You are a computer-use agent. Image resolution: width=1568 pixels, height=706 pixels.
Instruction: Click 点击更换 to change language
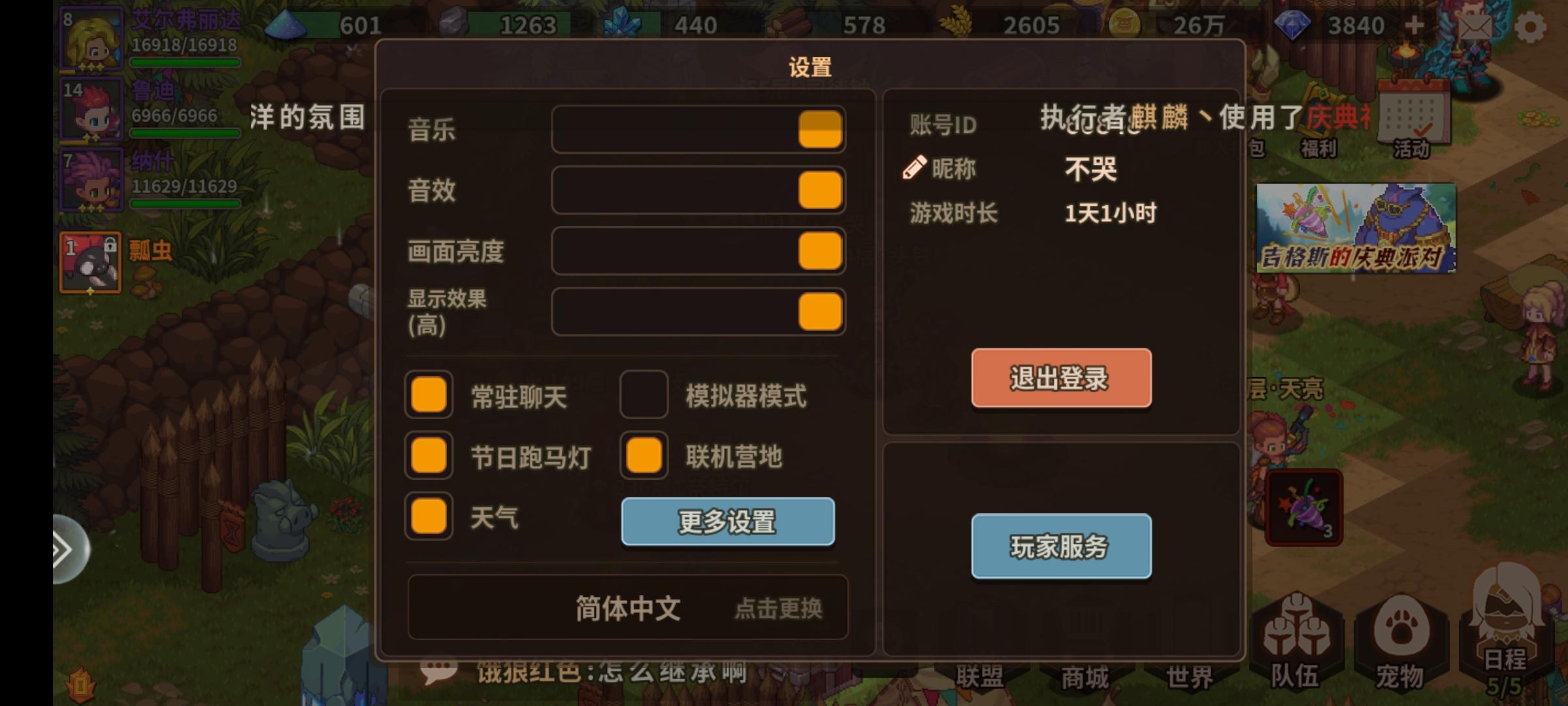[x=777, y=608]
